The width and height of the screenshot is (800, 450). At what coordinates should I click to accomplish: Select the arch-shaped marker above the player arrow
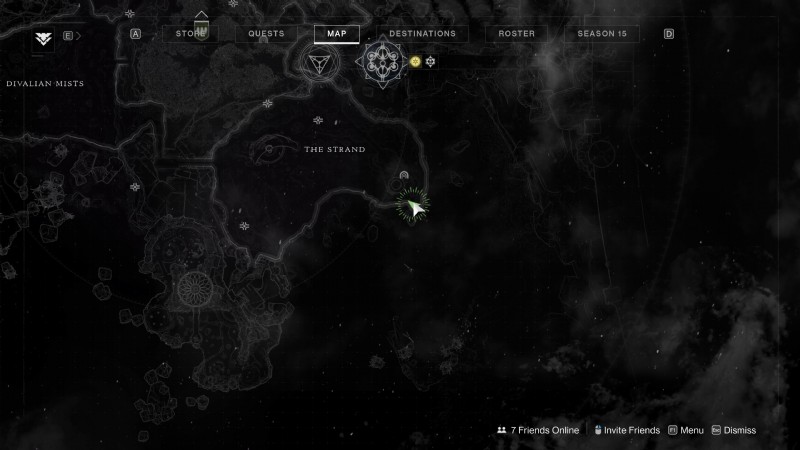click(x=404, y=175)
